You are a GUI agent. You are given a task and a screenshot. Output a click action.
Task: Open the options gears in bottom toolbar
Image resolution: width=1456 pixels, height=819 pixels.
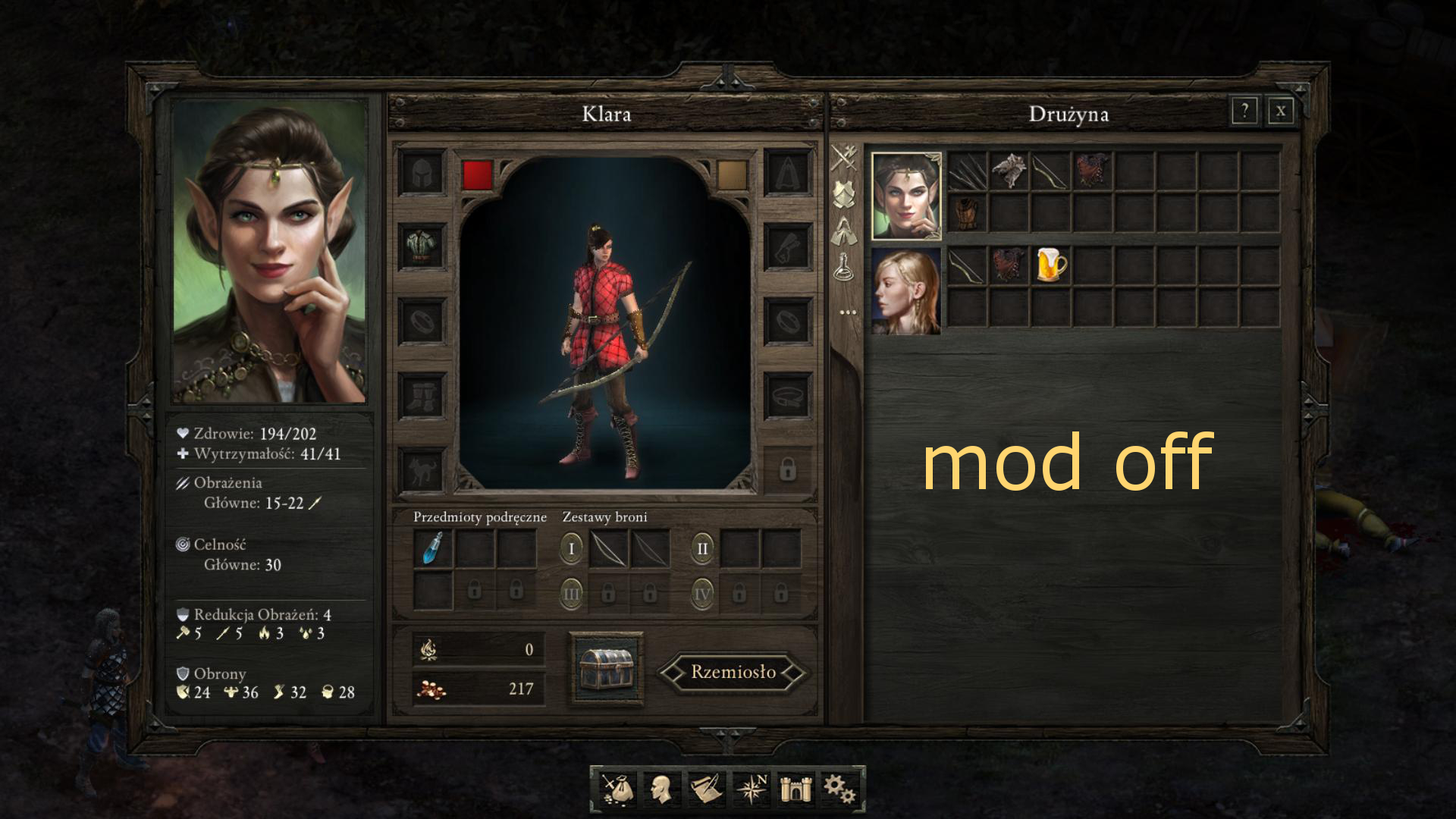pos(839,789)
